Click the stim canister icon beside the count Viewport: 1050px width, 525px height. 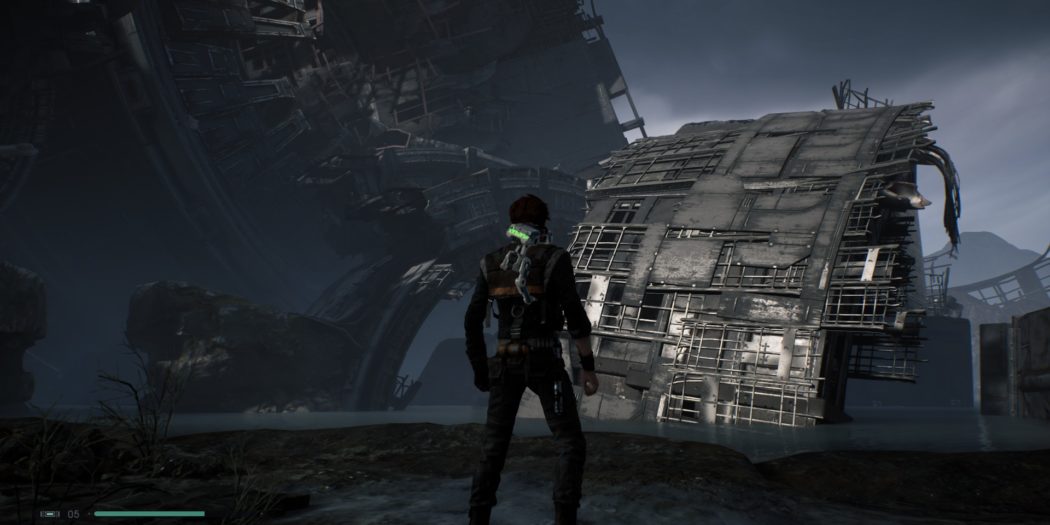tap(50, 514)
